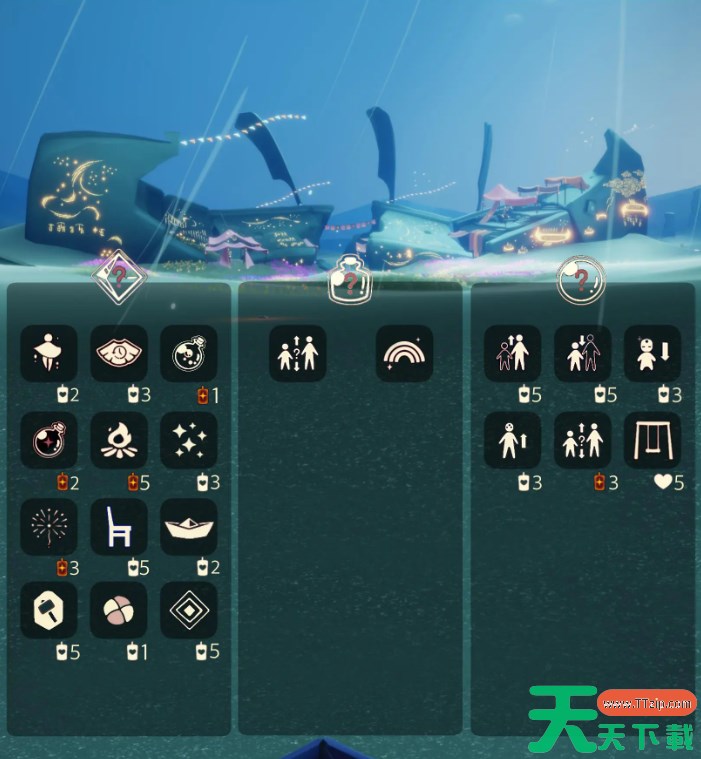Select the rainbow spell icon
Screen dimensions: 701x759
pyautogui.click(x=405, y=354)
